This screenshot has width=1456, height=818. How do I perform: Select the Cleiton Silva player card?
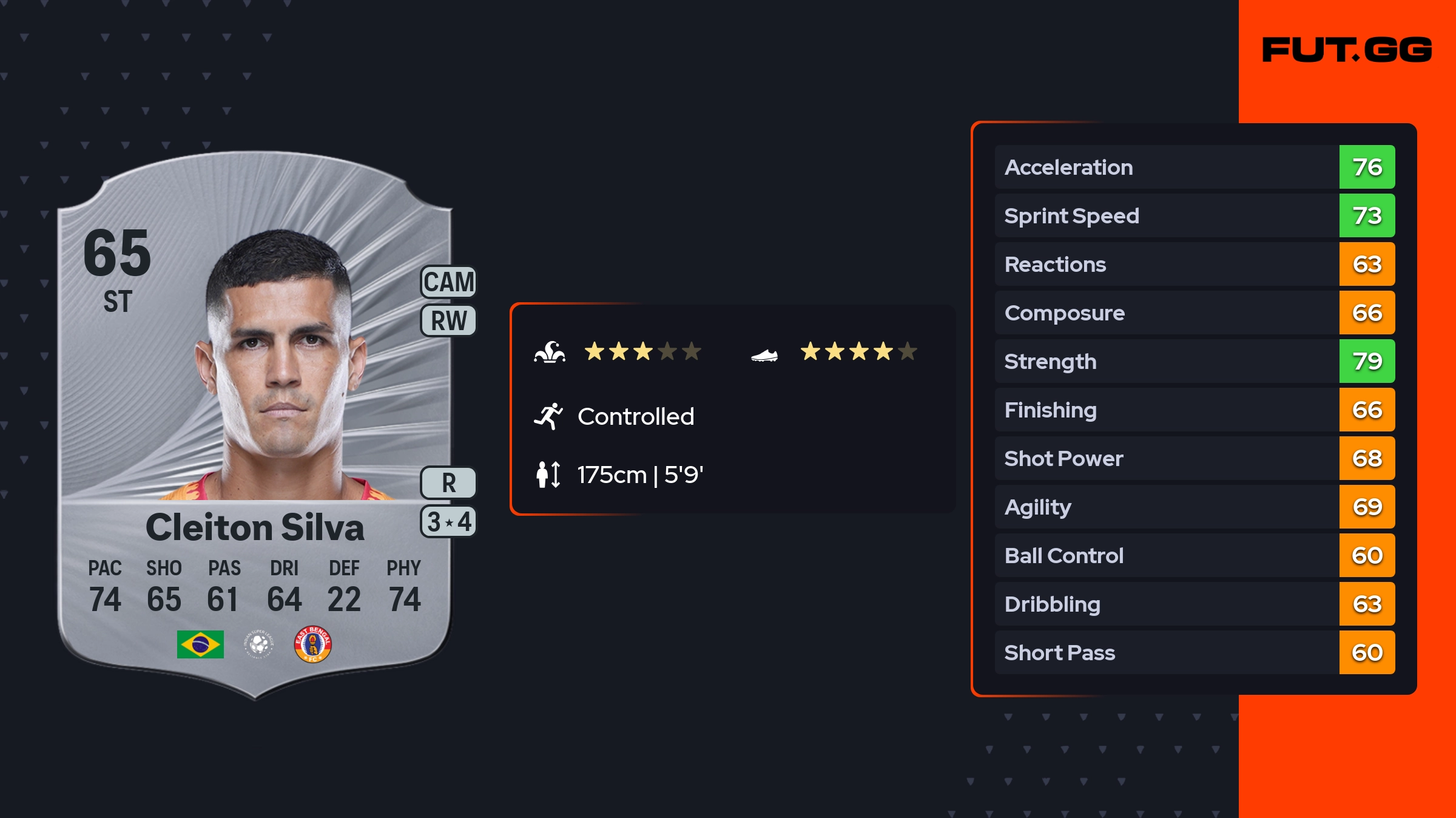[255, 425]
